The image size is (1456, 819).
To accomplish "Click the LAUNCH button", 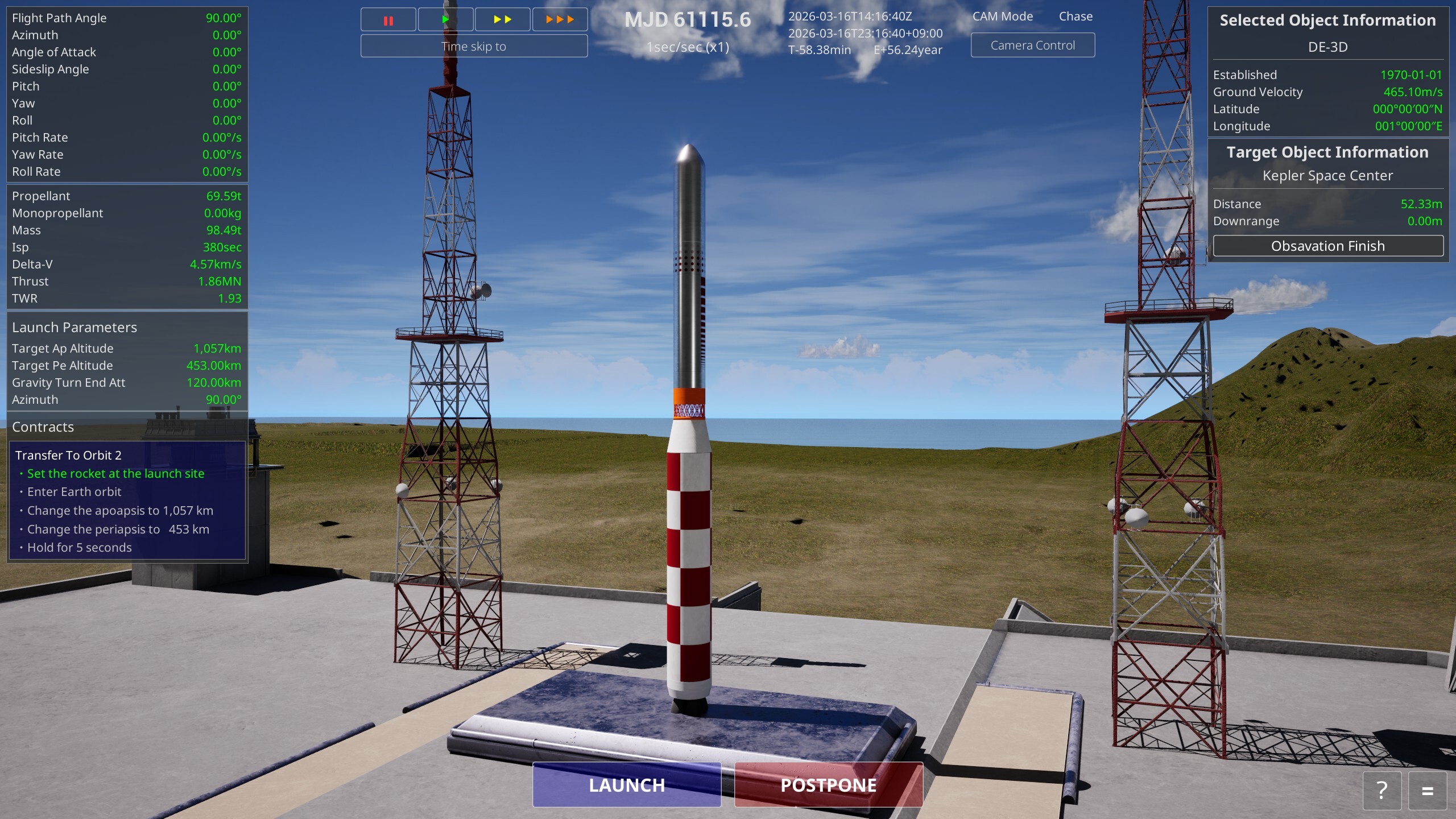I will pos(626,785).
